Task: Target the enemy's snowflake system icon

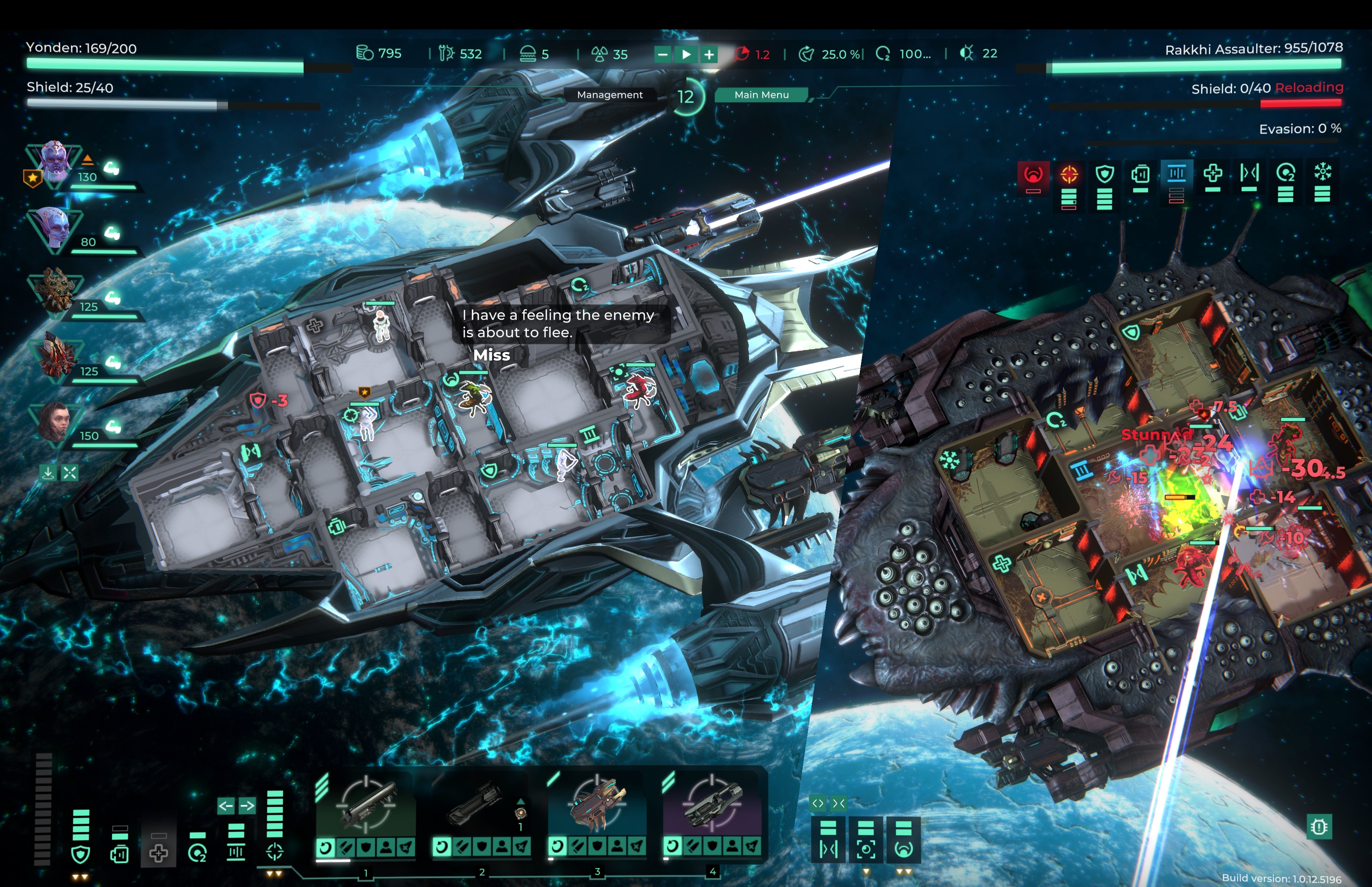Action: (x=1322, y=172)
